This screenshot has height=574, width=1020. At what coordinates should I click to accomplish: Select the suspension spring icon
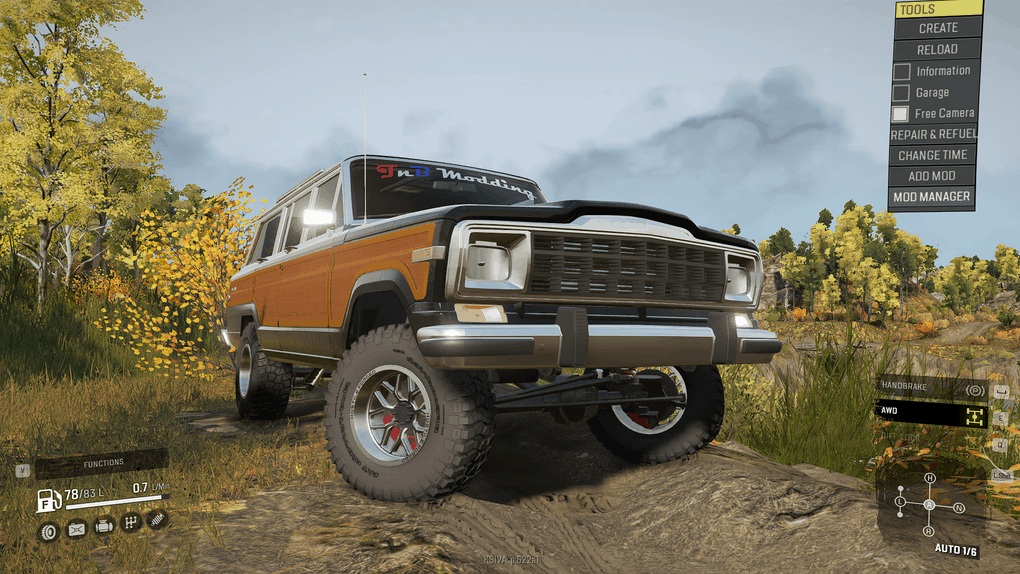tap(157, 519)
